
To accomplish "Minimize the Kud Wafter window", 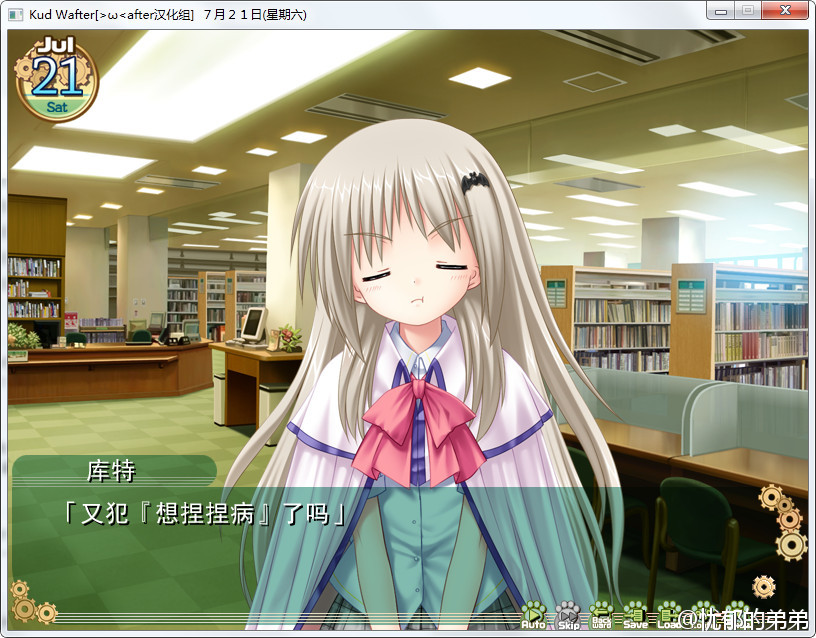I will click(x=720, y=11).
